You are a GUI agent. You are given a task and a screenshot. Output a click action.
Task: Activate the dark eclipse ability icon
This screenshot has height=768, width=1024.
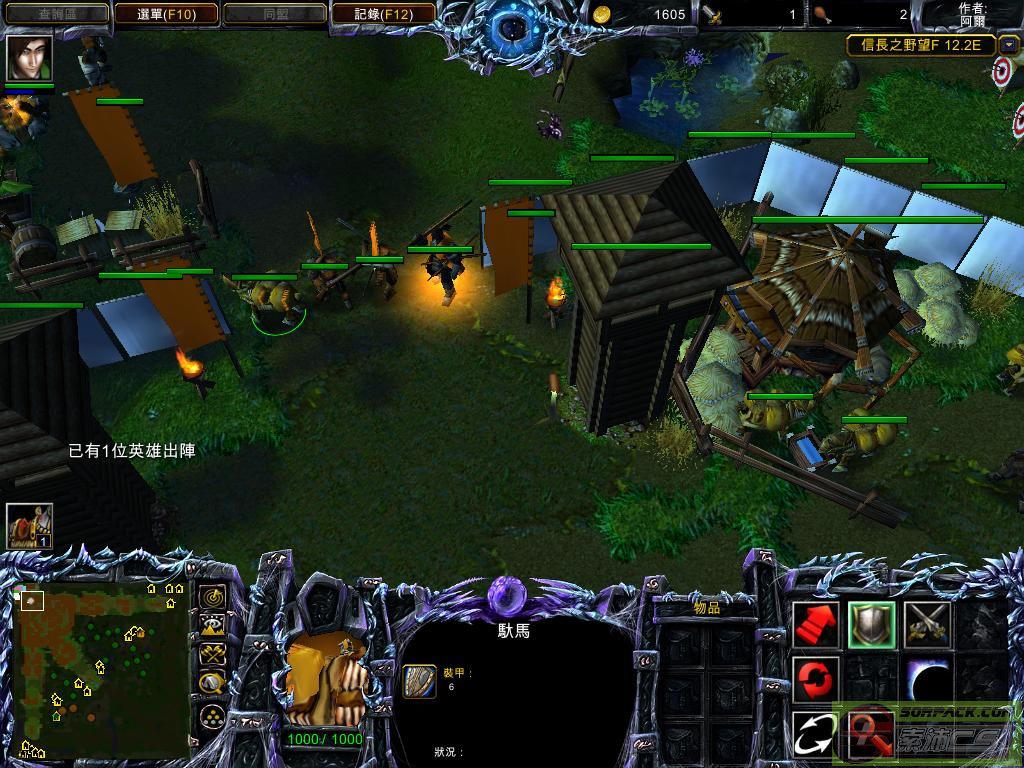pos(926,680)
